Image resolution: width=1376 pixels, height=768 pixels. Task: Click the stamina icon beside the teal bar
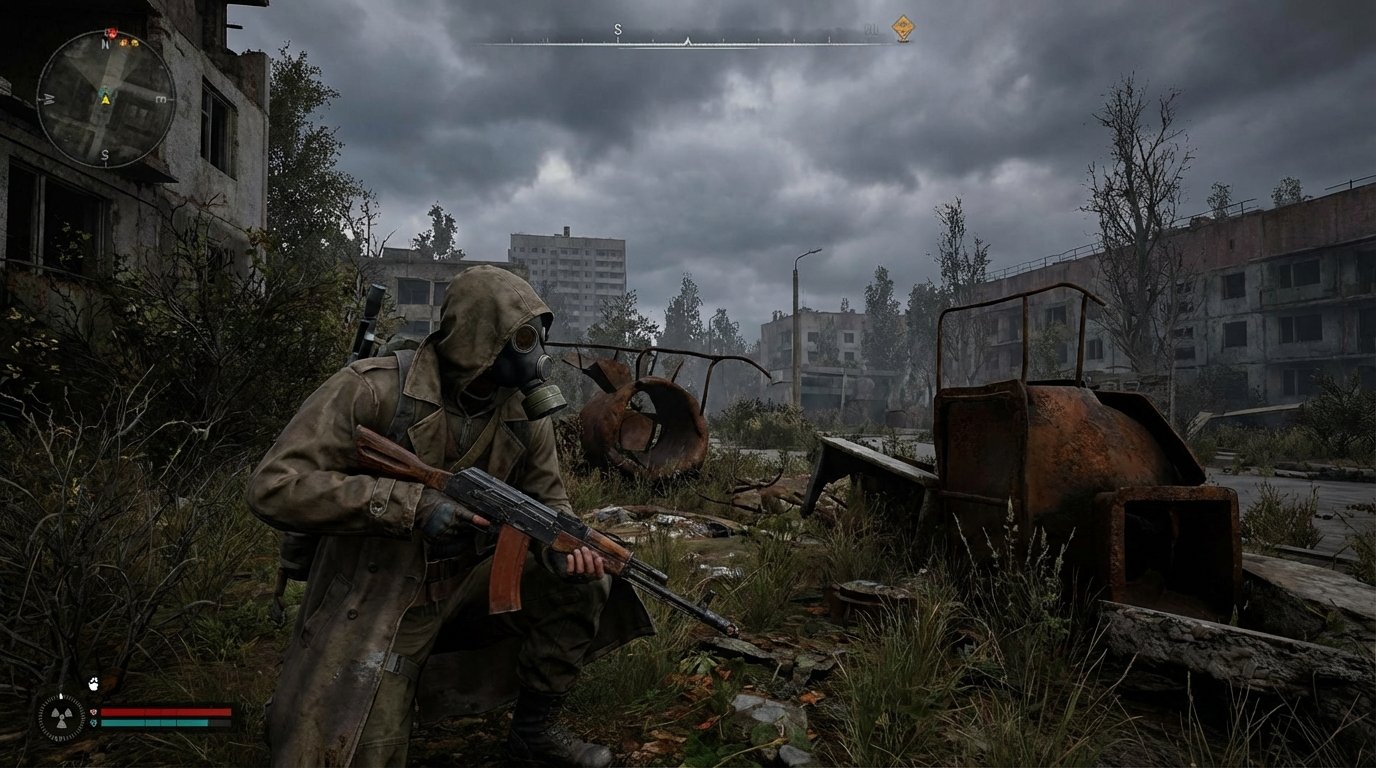(94, 722)
